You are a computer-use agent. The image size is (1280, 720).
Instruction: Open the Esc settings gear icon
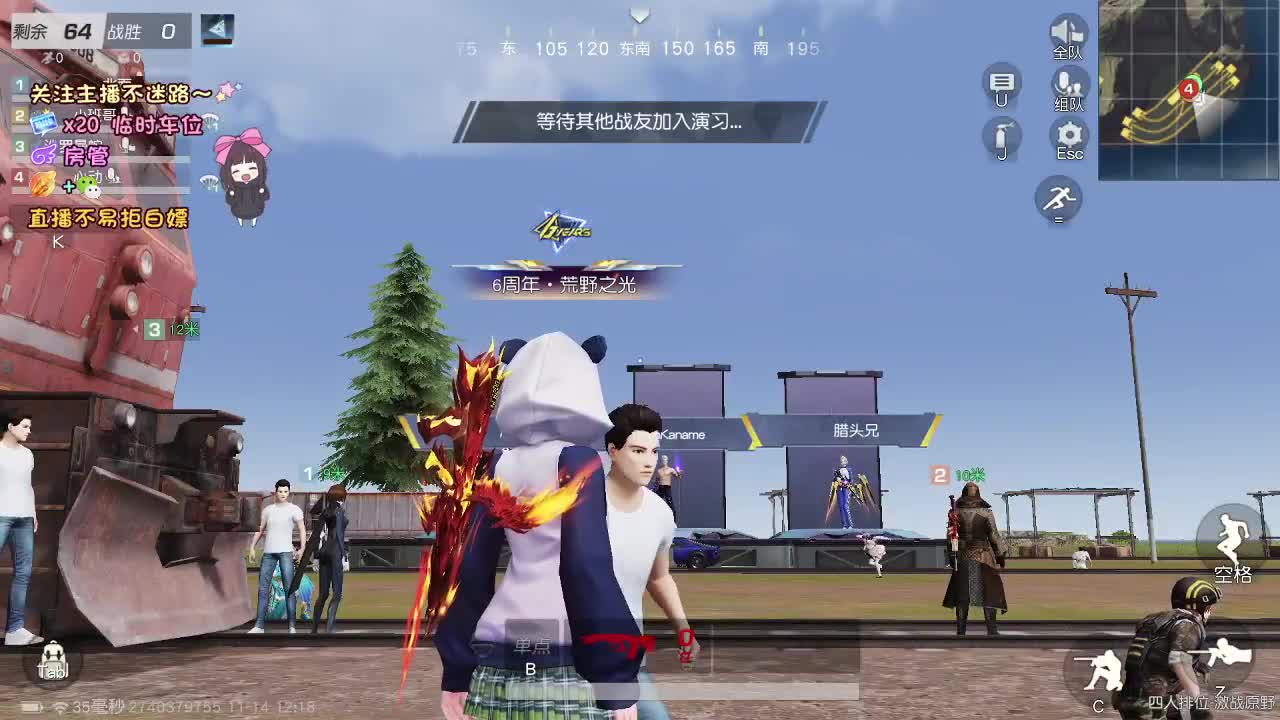click(1068, 133)
